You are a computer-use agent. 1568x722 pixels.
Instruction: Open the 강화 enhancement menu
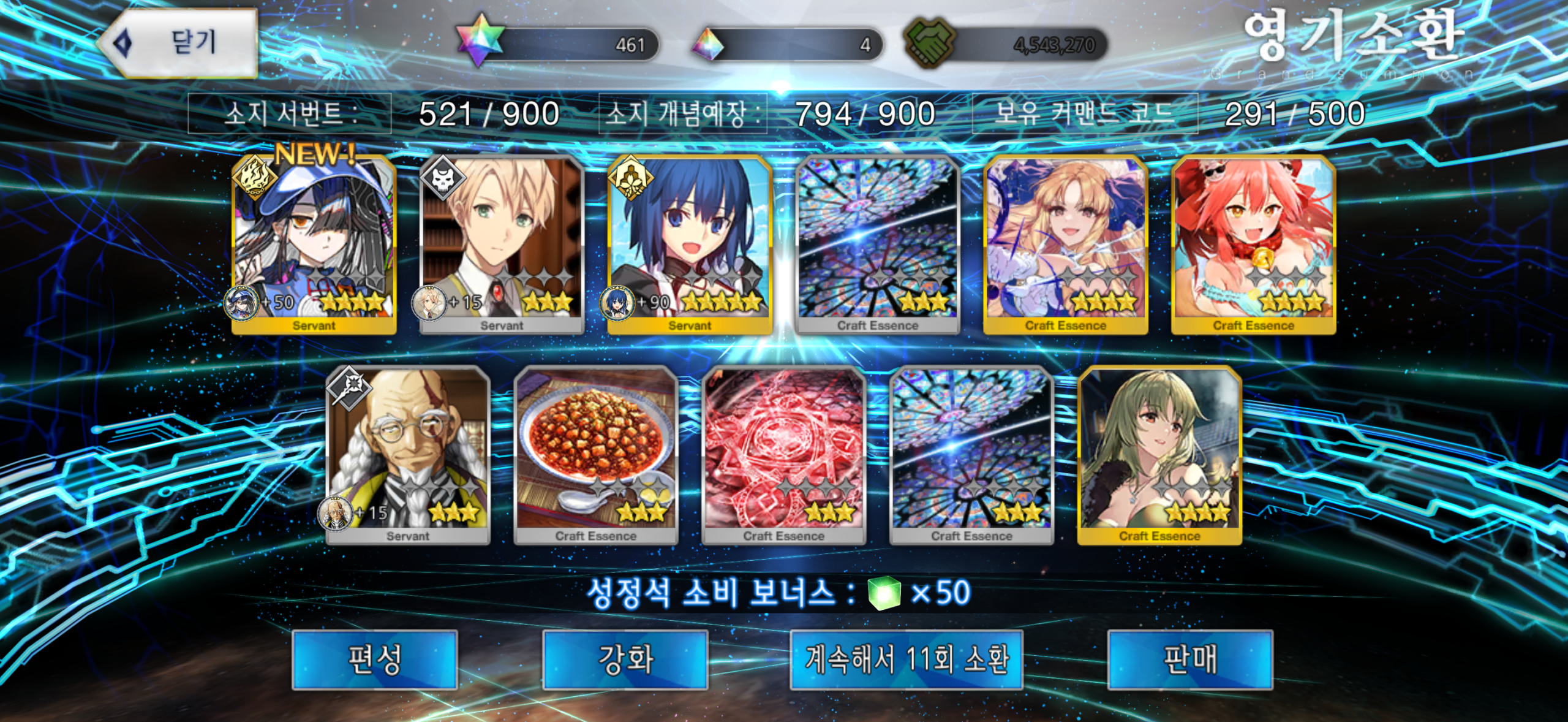pos(625,660)
